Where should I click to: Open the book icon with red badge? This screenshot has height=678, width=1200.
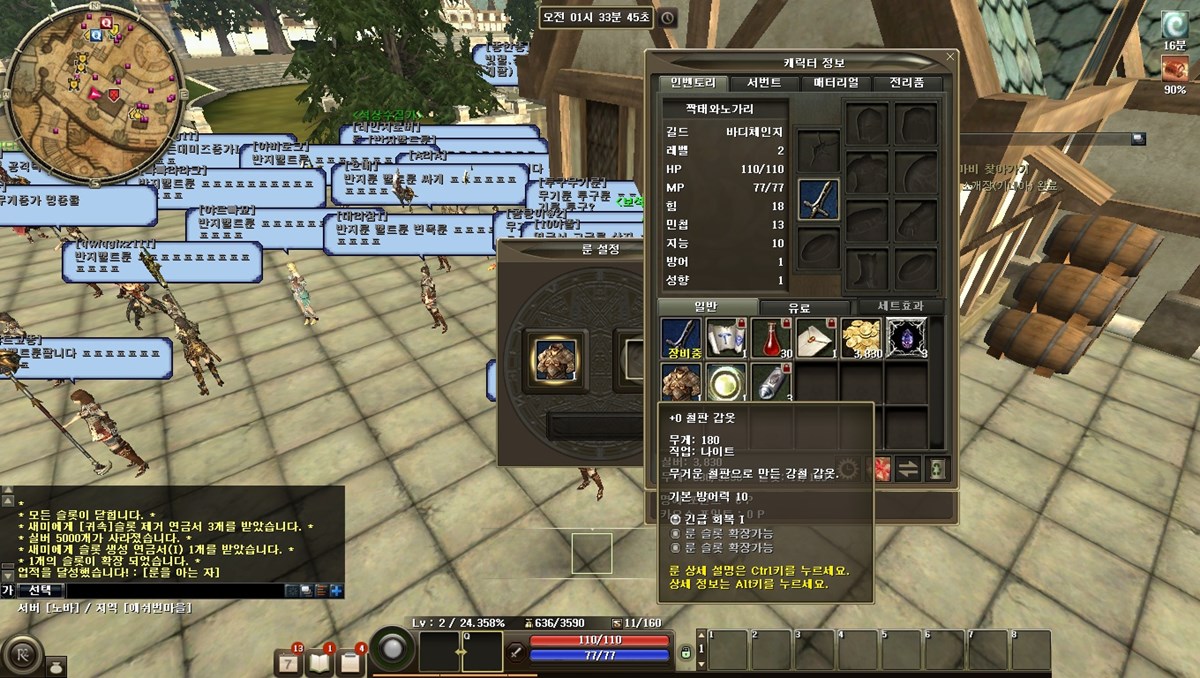(x=319, y=662)
